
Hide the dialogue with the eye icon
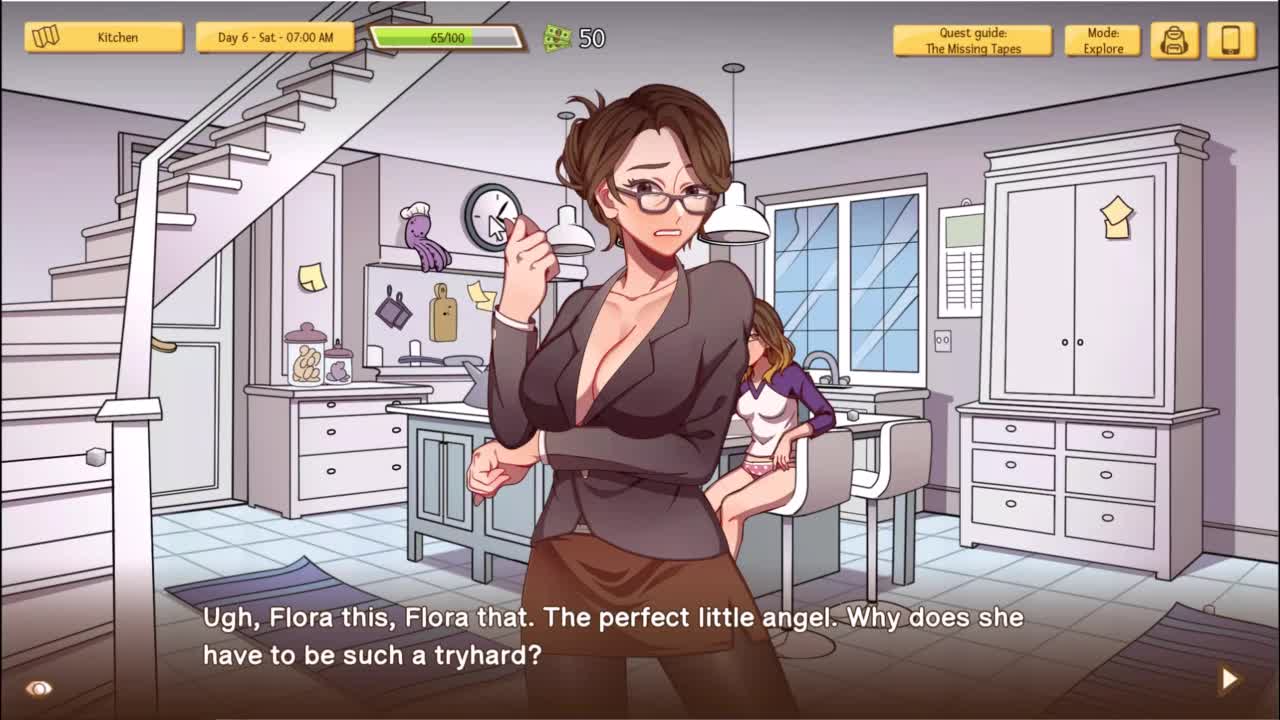click(39, 688)
